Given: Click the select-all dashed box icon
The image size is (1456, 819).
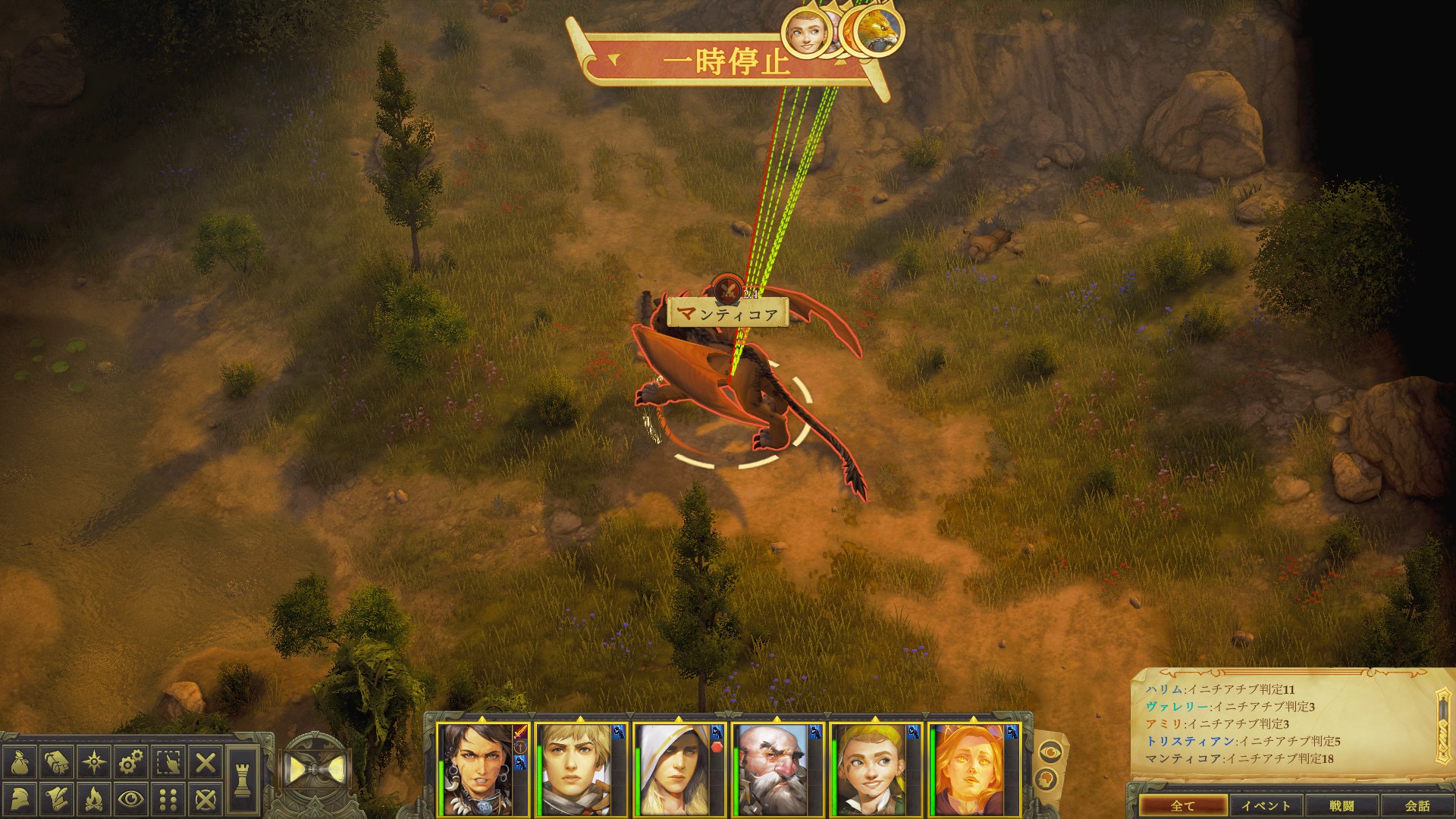Looking at the screenshot, I should click(x=168, y=762).
